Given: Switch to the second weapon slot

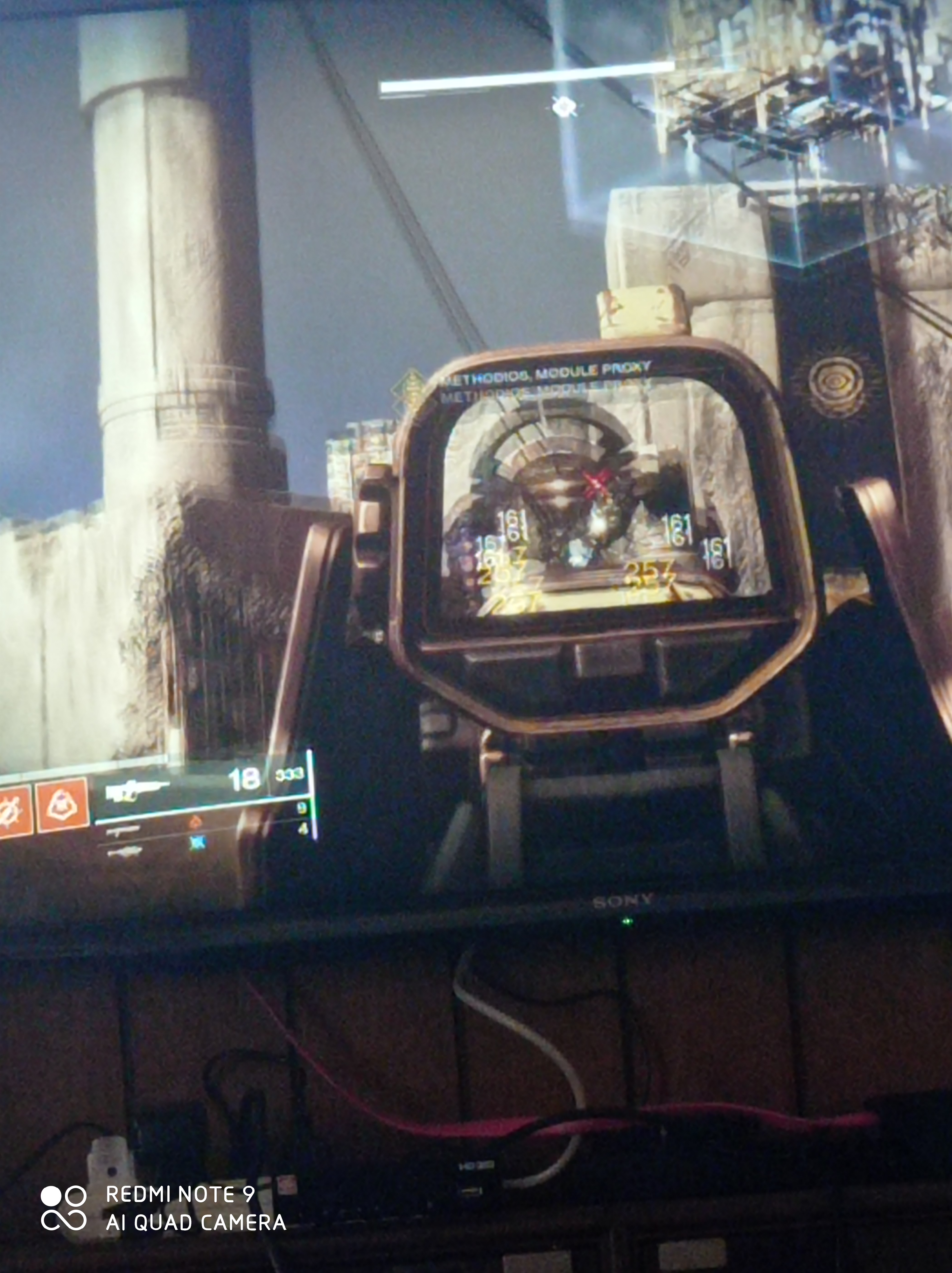Looking at the screenshot, I should 122,830.
